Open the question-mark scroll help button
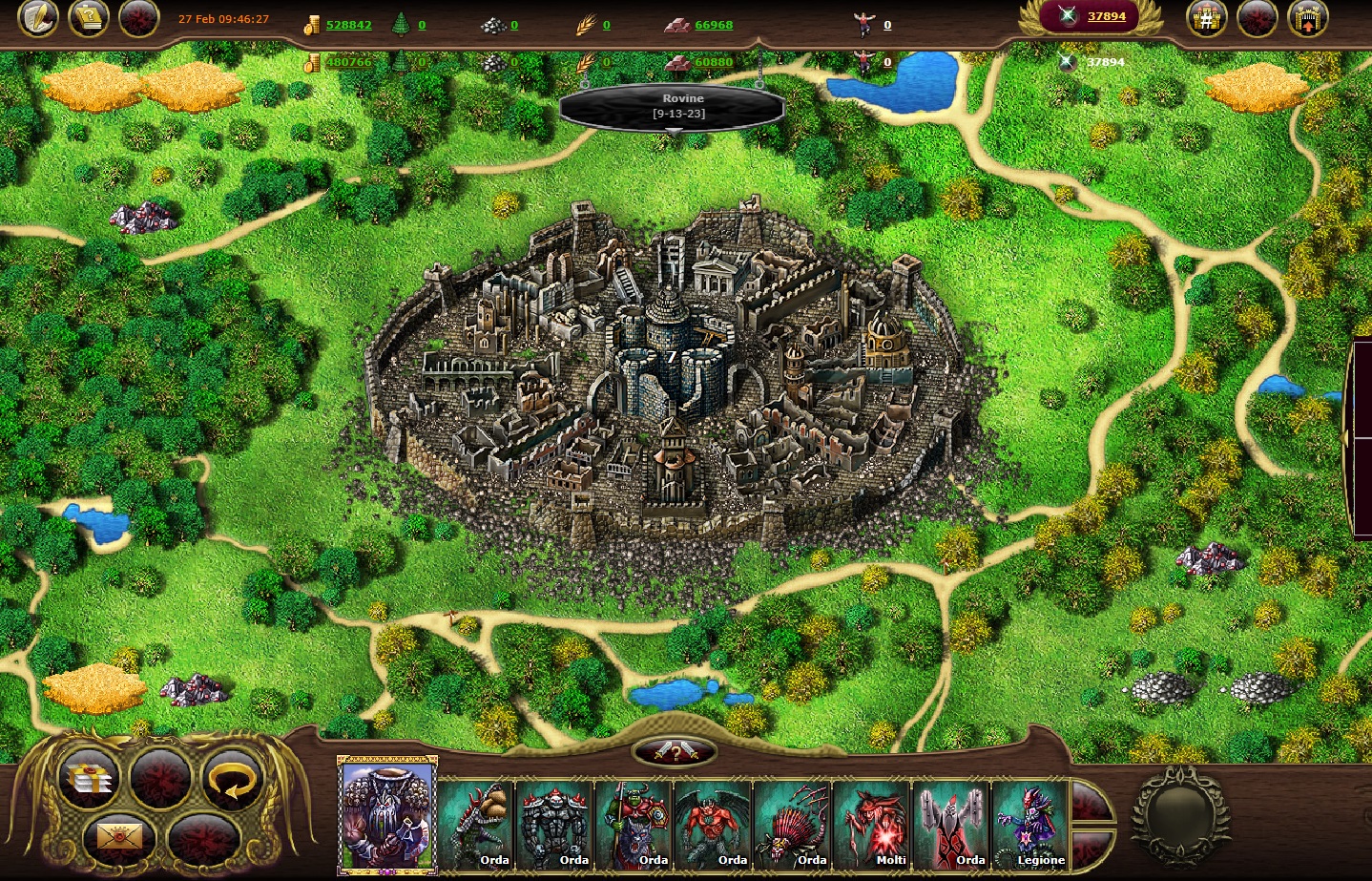 [x=90, y=18]
